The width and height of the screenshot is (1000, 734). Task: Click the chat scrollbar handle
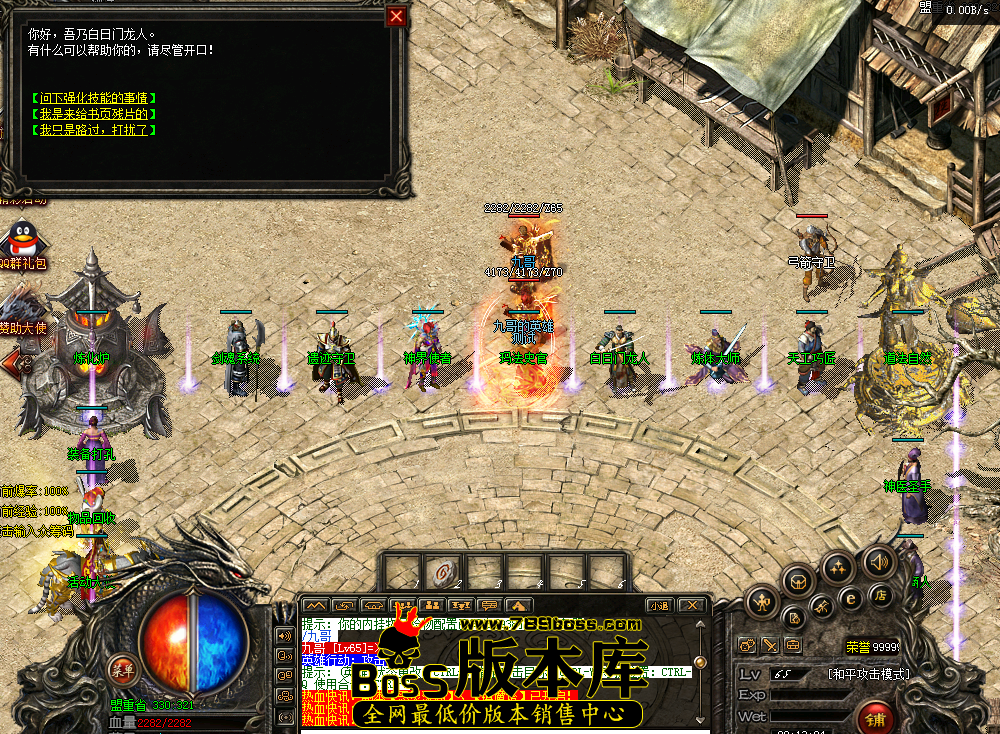[x=701, y=662]
